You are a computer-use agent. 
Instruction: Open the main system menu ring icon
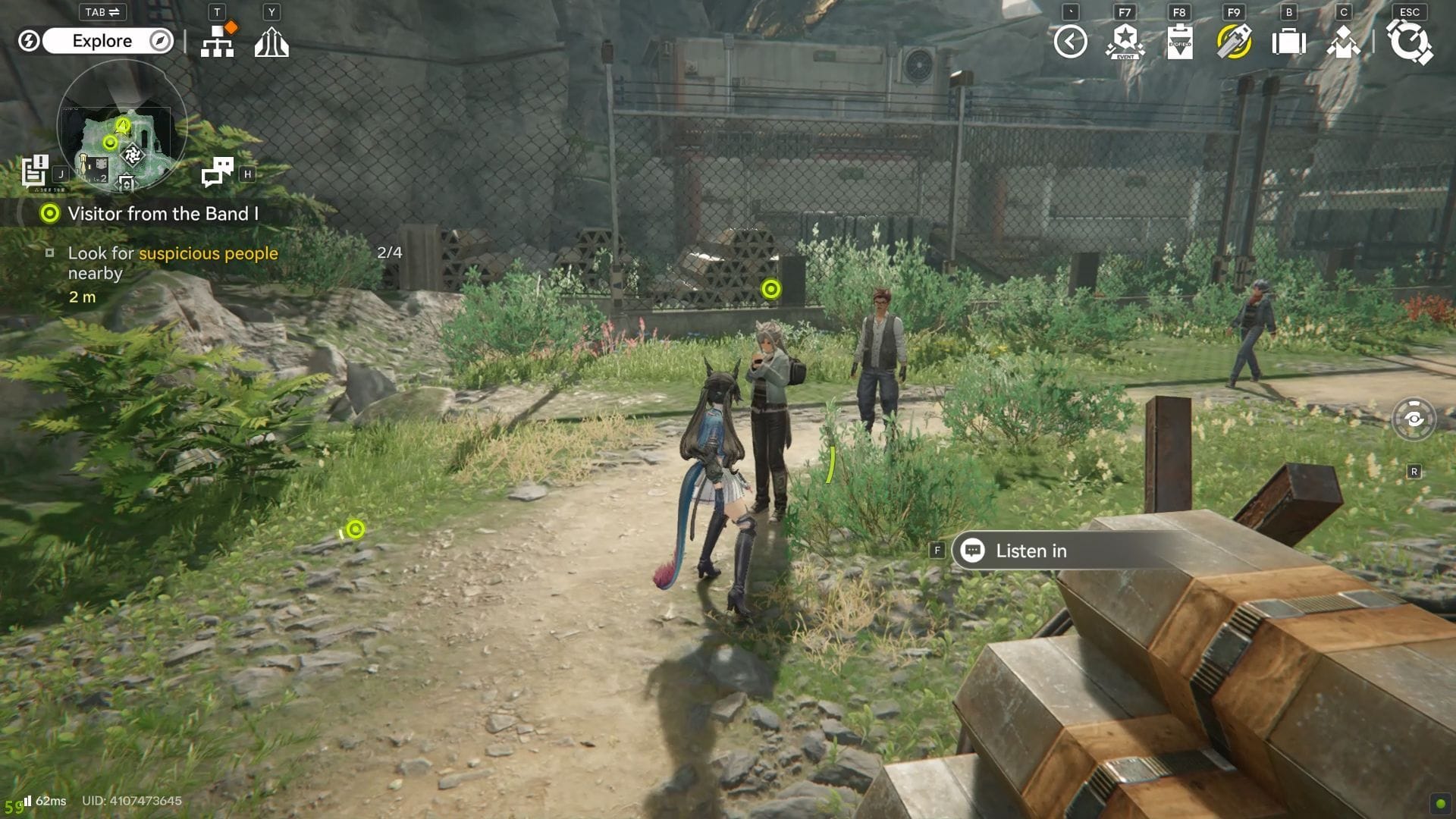[1409, 42]
